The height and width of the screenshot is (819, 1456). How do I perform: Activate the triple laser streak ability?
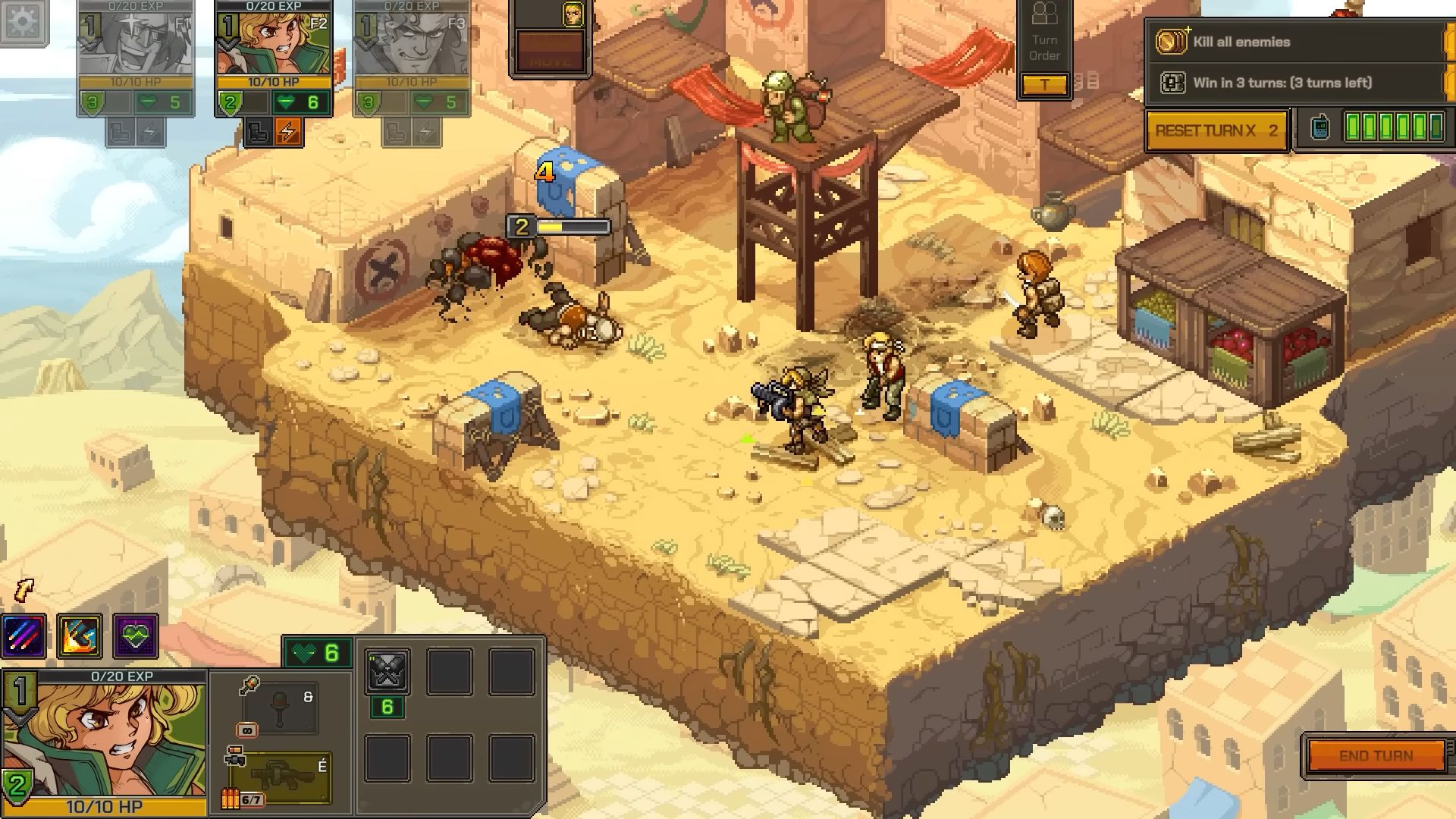click(24, 635)
